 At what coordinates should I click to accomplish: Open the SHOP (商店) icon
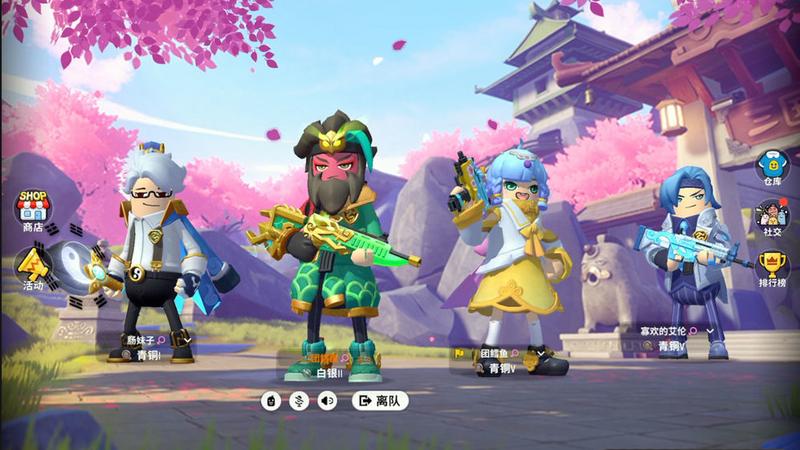32,208
